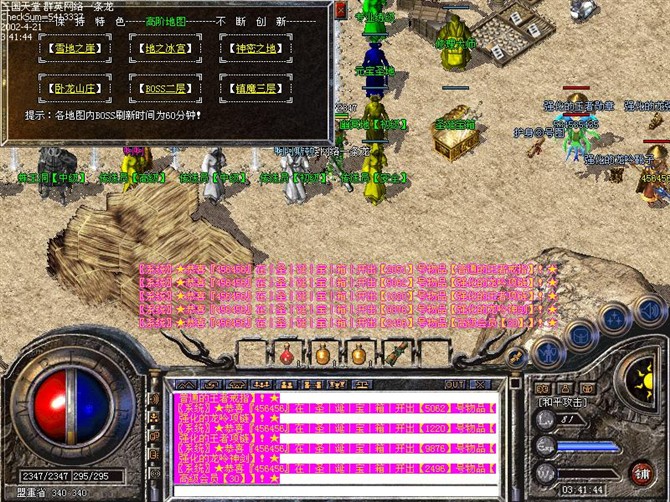Select 神密之地 in the map menu
This screenshot has width=670, height=502.
[x=250, y=48]
